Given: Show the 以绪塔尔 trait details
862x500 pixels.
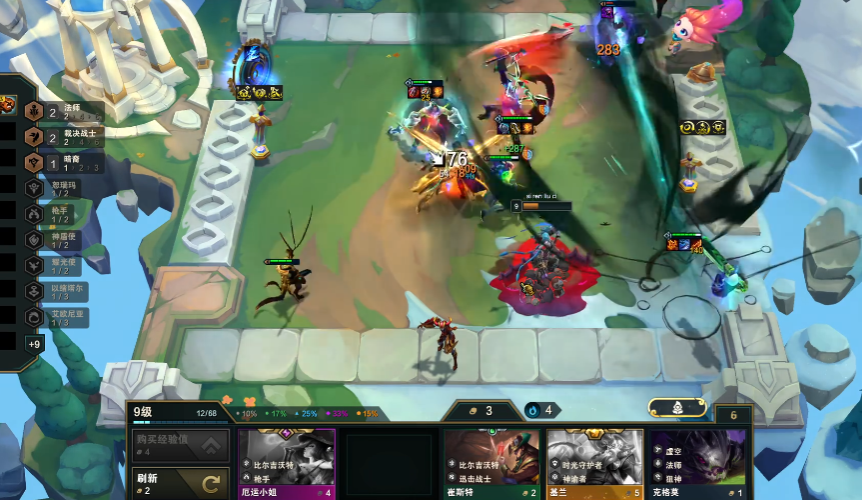Looking at the screenshot, I should pos(60,292).
